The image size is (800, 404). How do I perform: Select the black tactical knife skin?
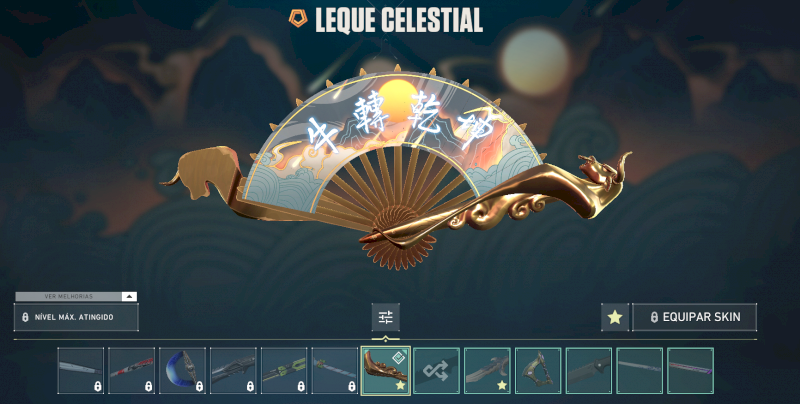pos(589,370)
